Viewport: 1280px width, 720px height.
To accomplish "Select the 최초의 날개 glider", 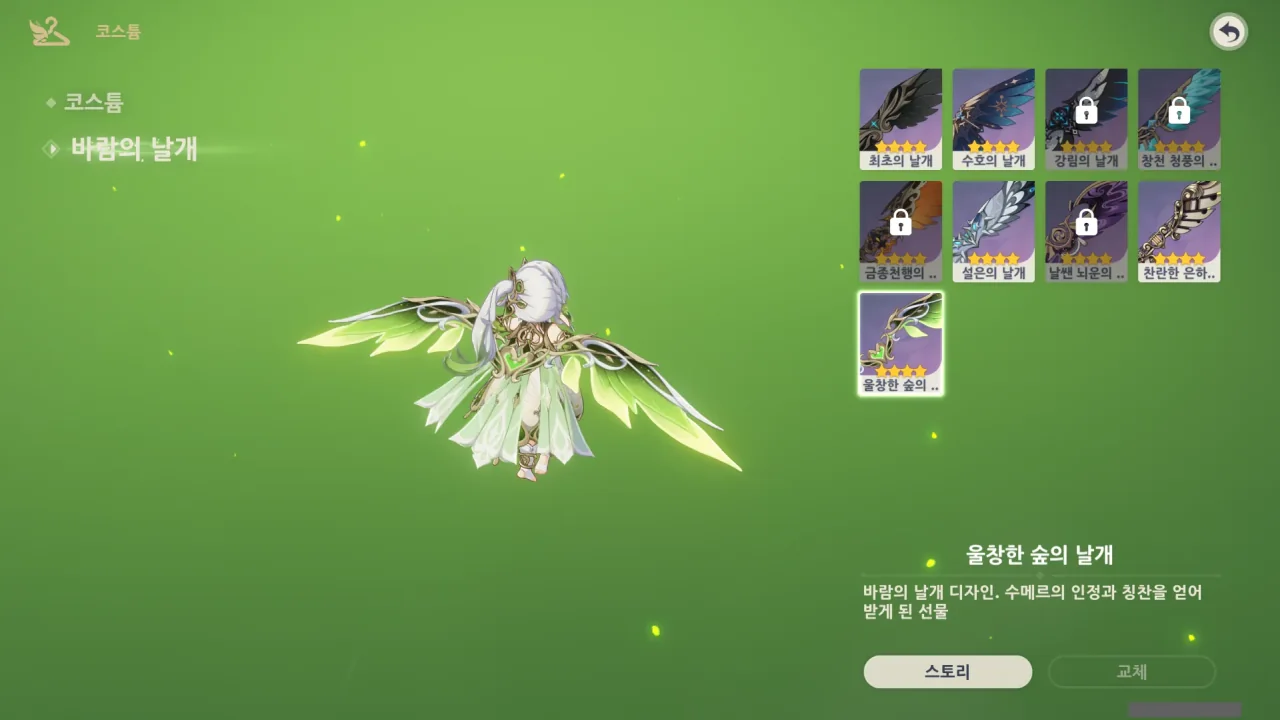I will [900, 119].
